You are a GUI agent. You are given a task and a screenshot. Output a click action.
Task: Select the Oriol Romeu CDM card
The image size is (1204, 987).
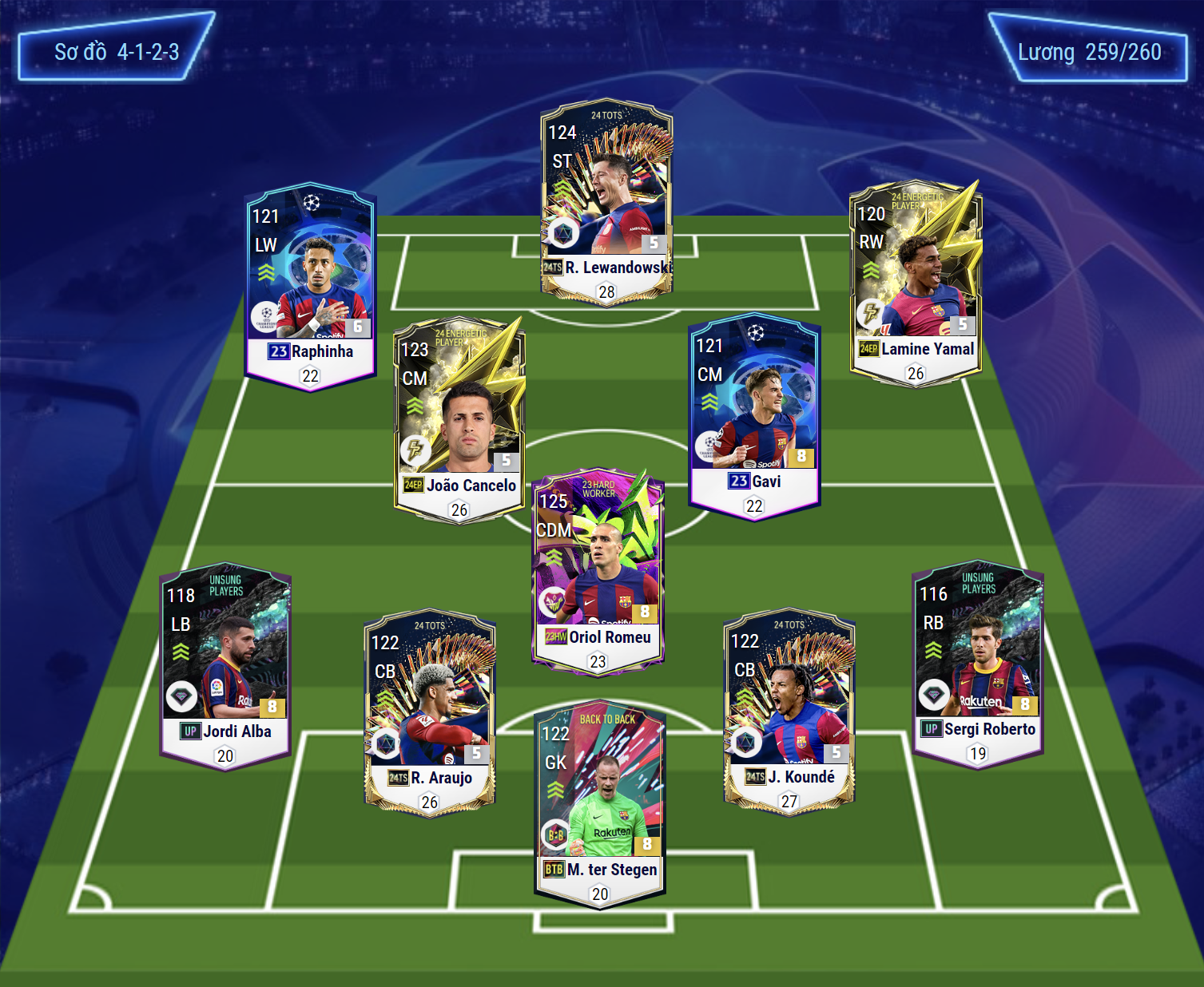[598, 571]
